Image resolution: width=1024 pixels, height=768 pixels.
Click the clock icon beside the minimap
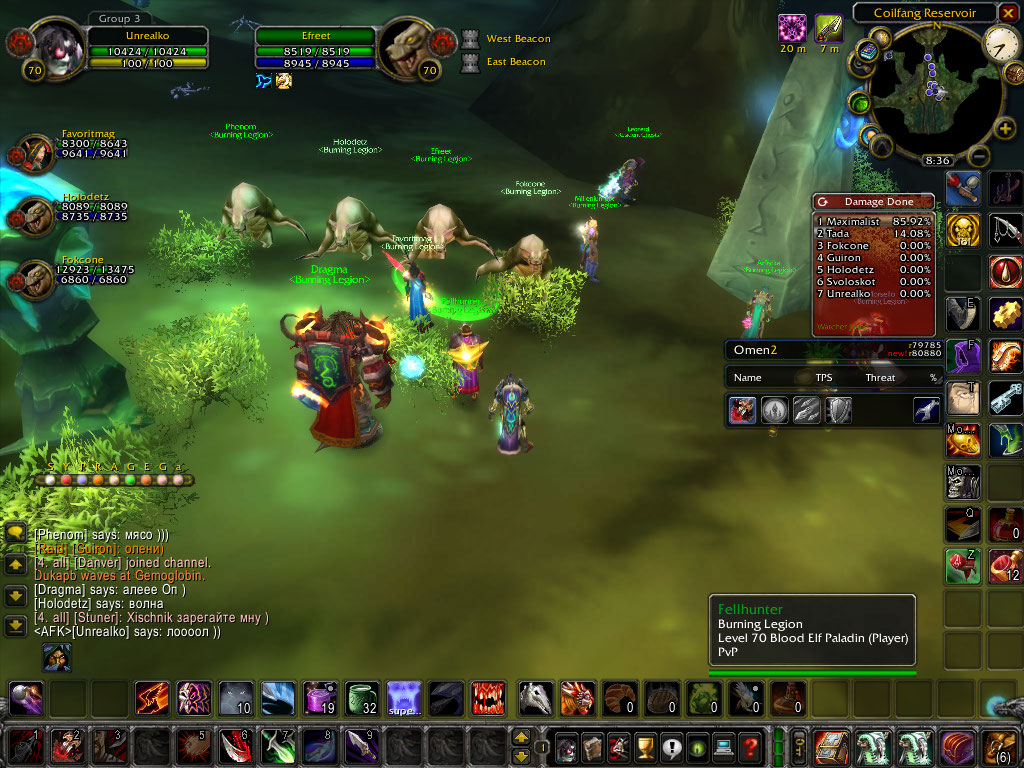coord(1000,41)
